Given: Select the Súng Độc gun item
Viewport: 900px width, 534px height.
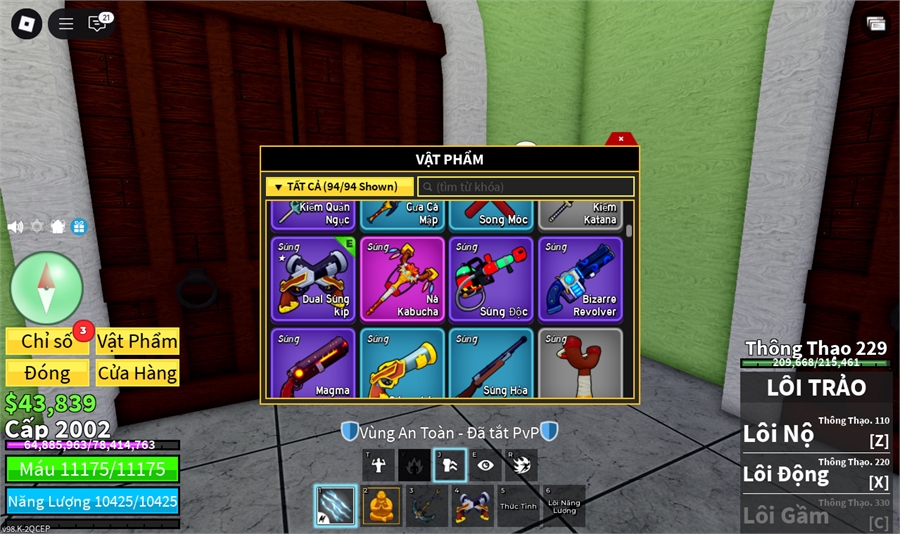Looking at the screenshot, I should tap(491, 278).
